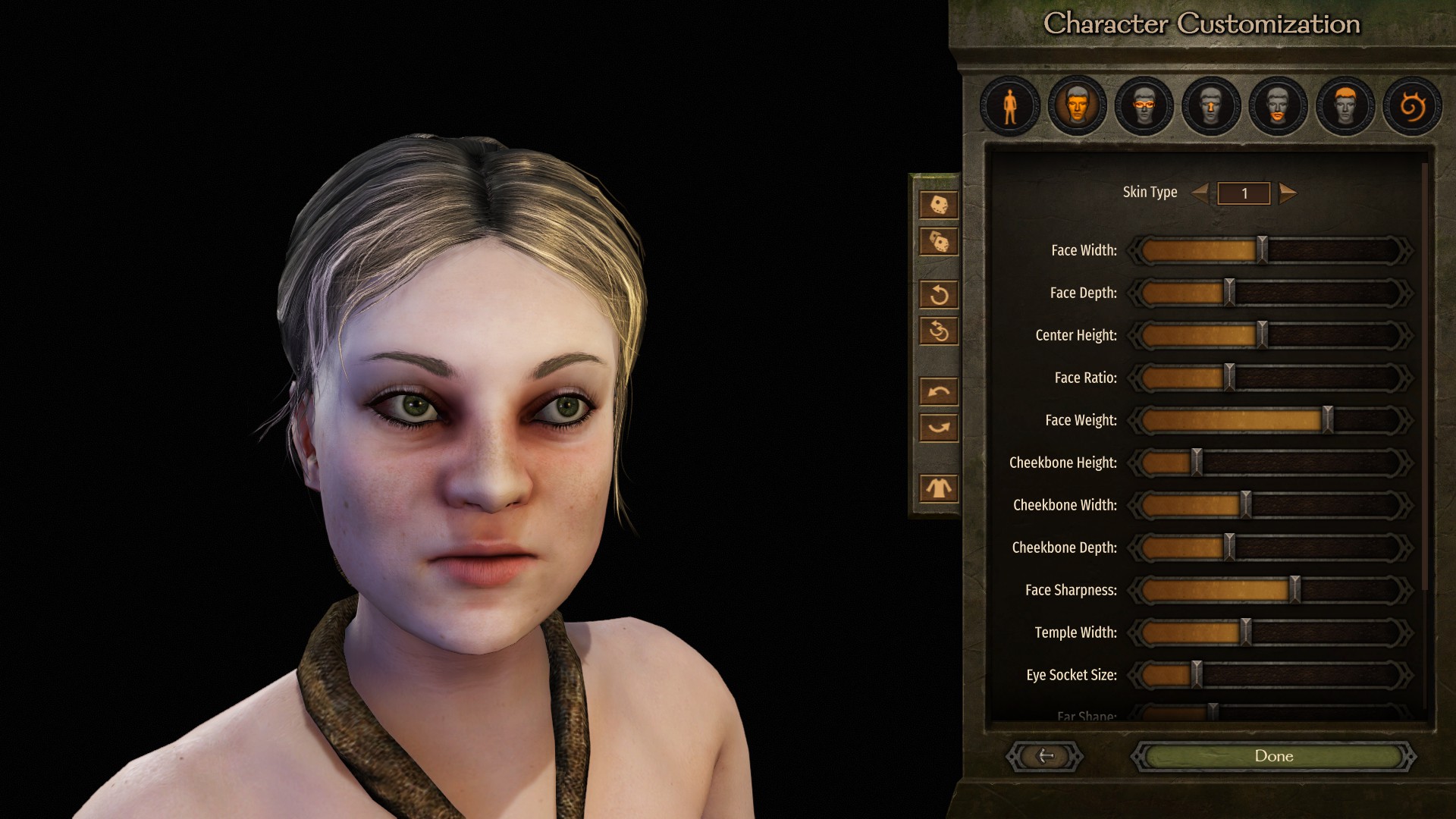Modify the Eye Socket Size slider
1456x819 pixels.
coord(1197,675)
